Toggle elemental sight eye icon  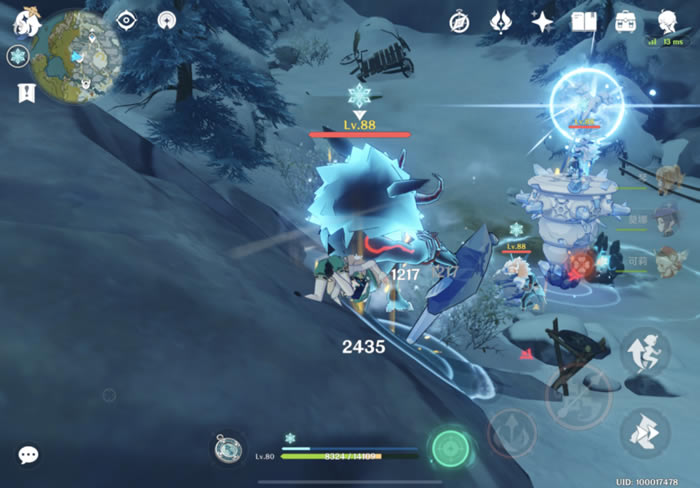(x=126, y=21)
